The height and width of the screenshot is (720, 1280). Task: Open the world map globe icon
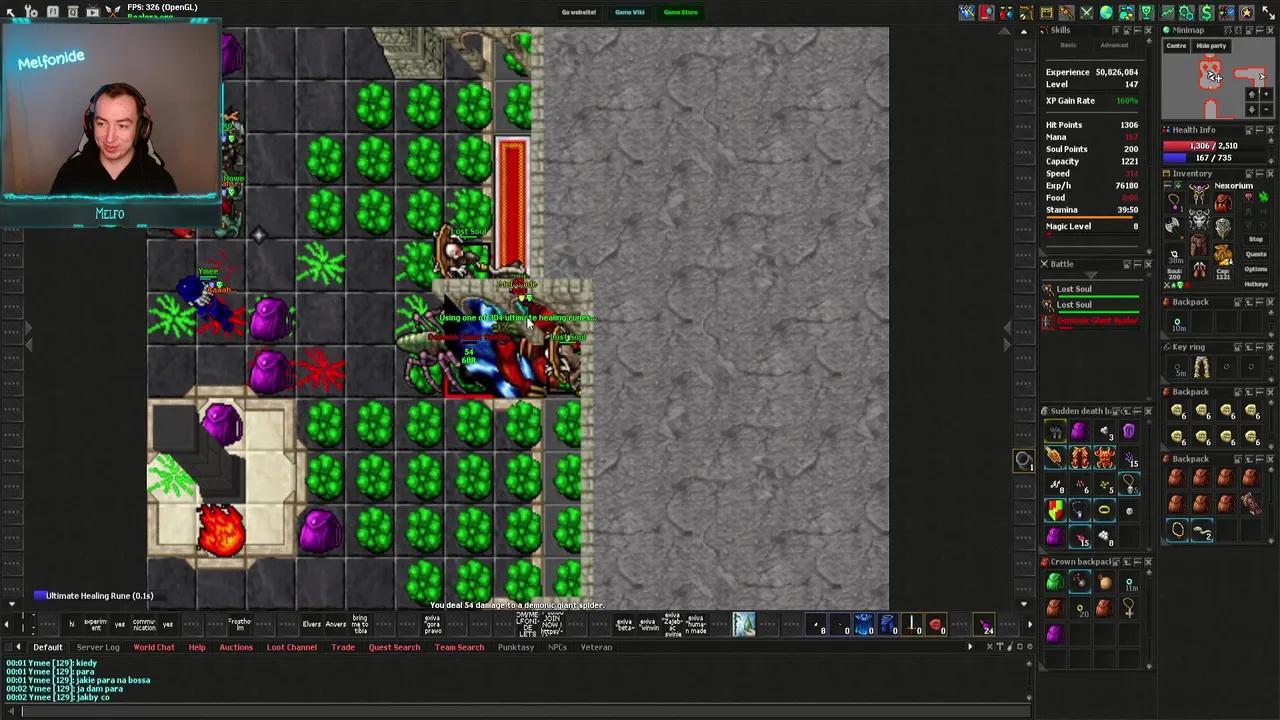pyautogui.click(x=1106, y=12)
